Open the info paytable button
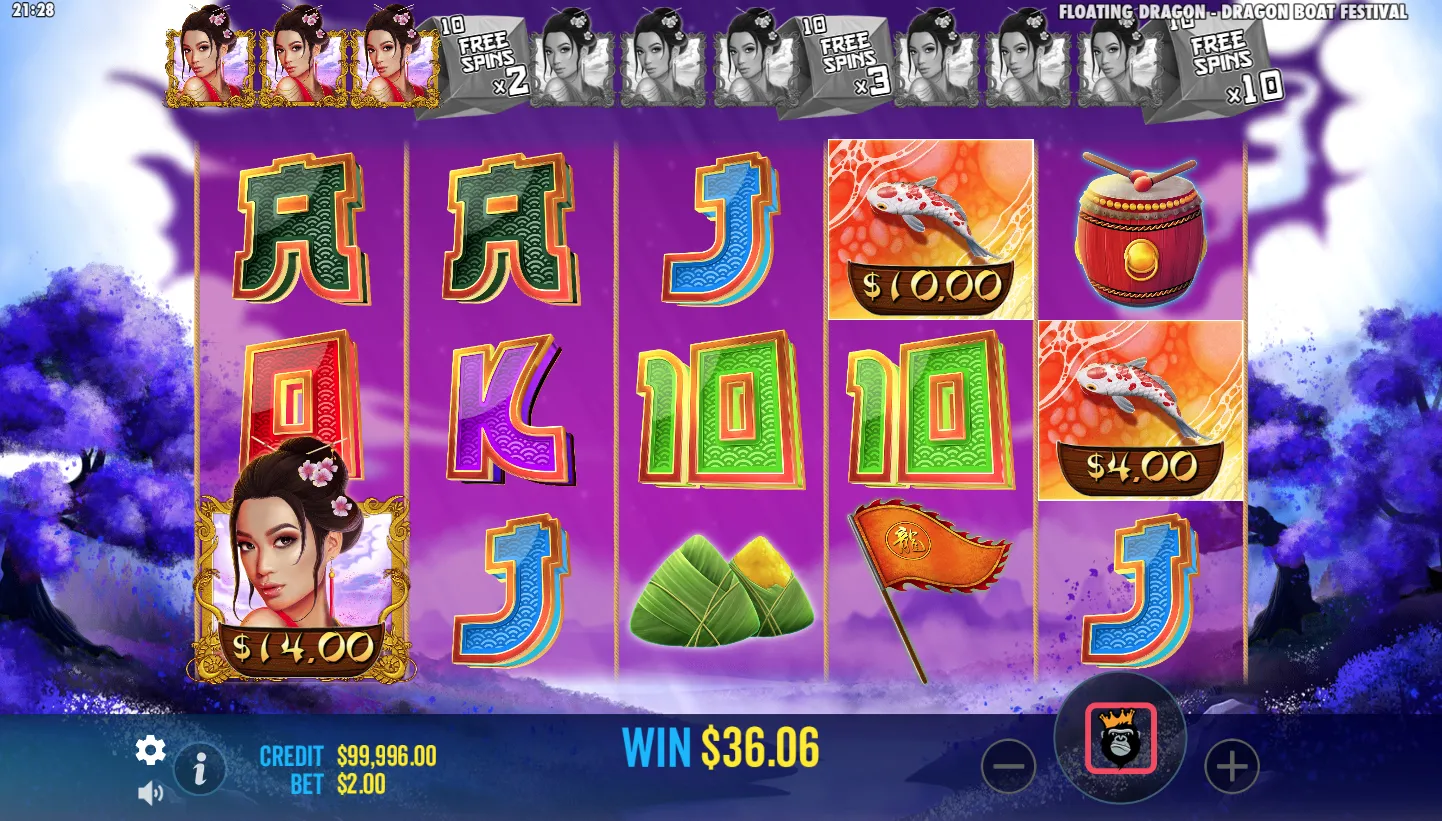 click(x=200, y=768)
